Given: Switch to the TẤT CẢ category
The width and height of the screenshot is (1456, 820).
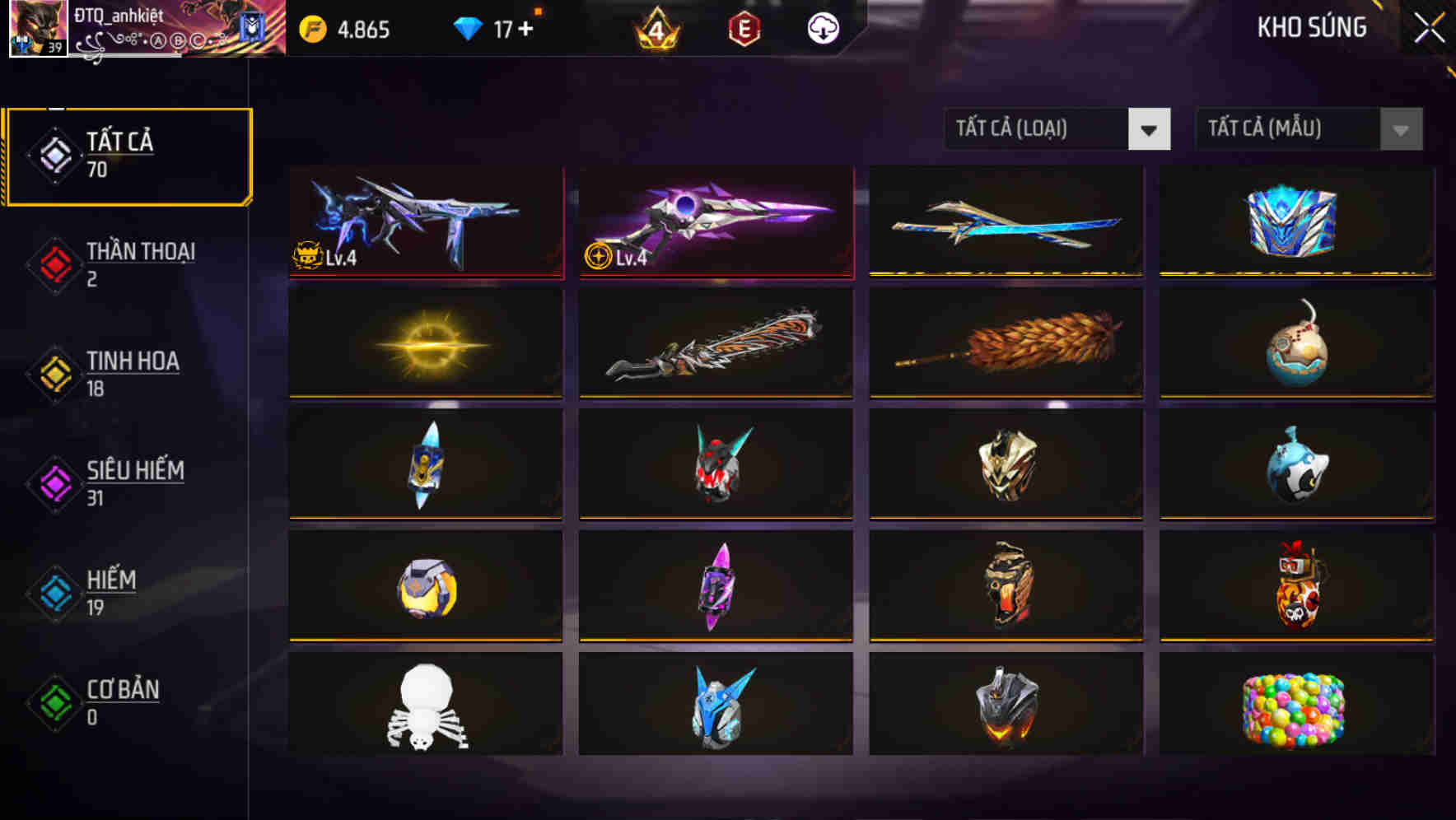Looking at the screenshot, I should 128,155.
